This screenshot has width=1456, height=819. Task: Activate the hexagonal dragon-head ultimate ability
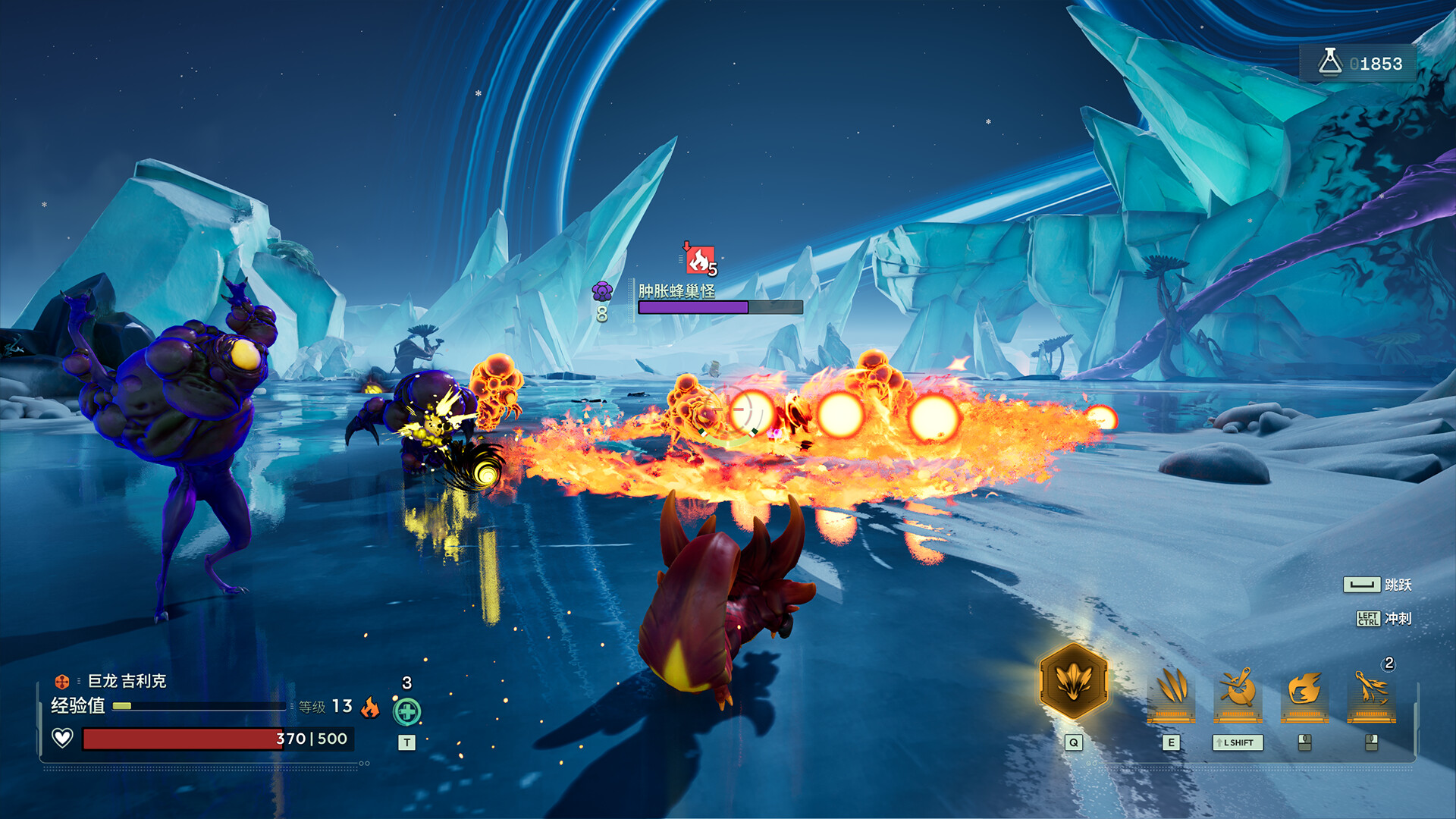pyautogui.click(x=1073, y=682)
